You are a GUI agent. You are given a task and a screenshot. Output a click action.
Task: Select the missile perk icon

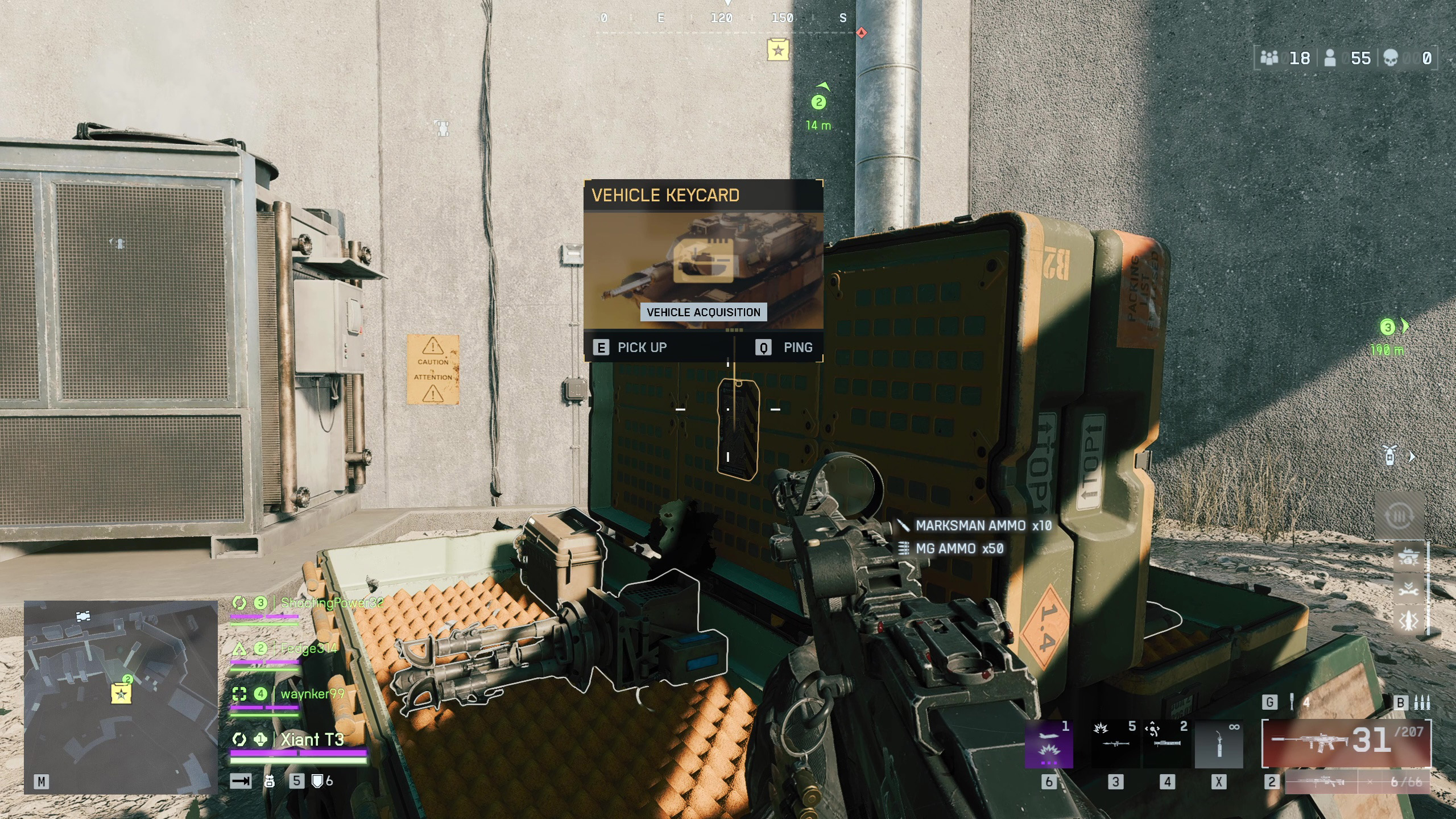tap(1408, 621)
